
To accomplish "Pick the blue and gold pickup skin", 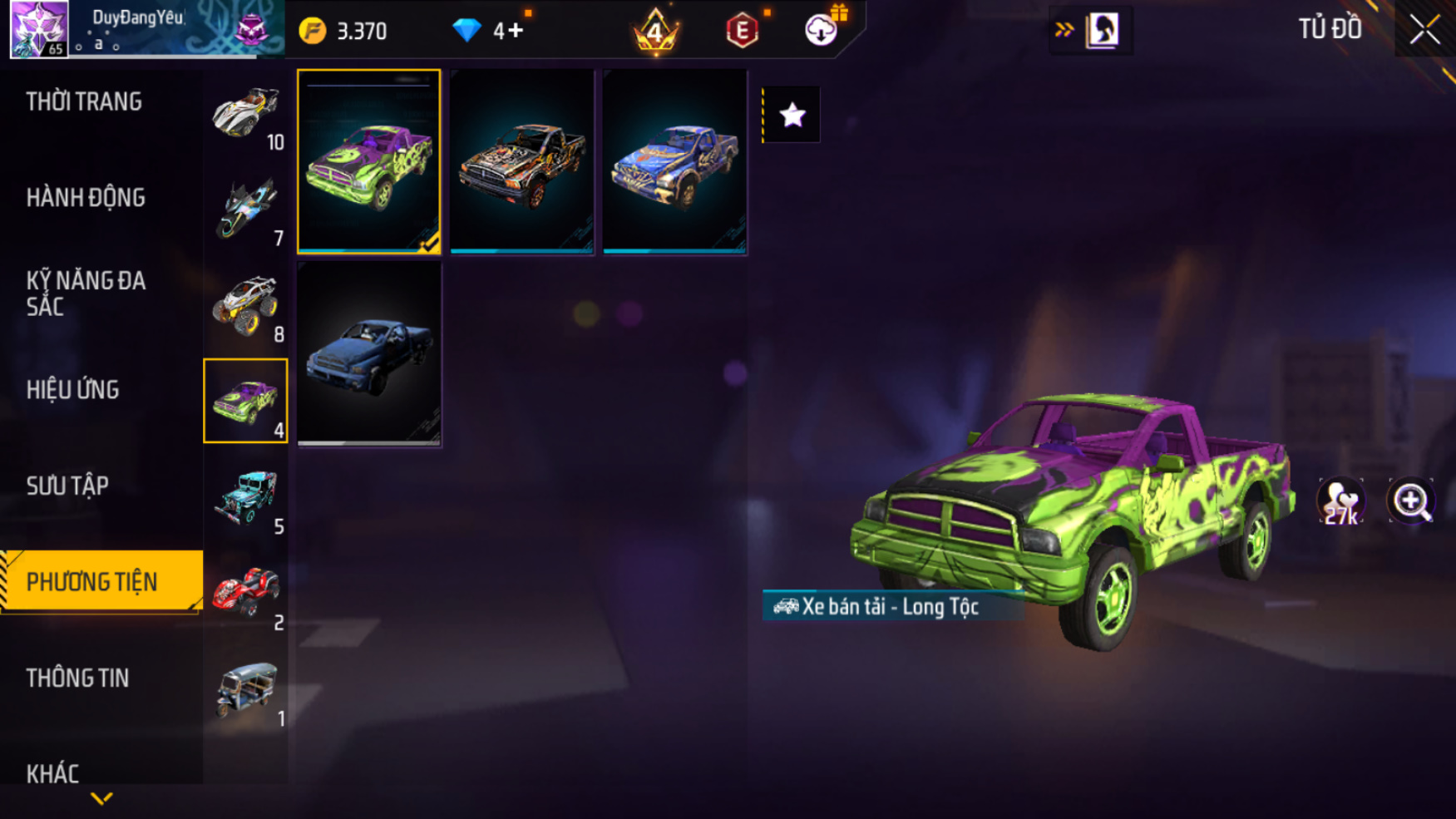I will click(x=674, y=161).
